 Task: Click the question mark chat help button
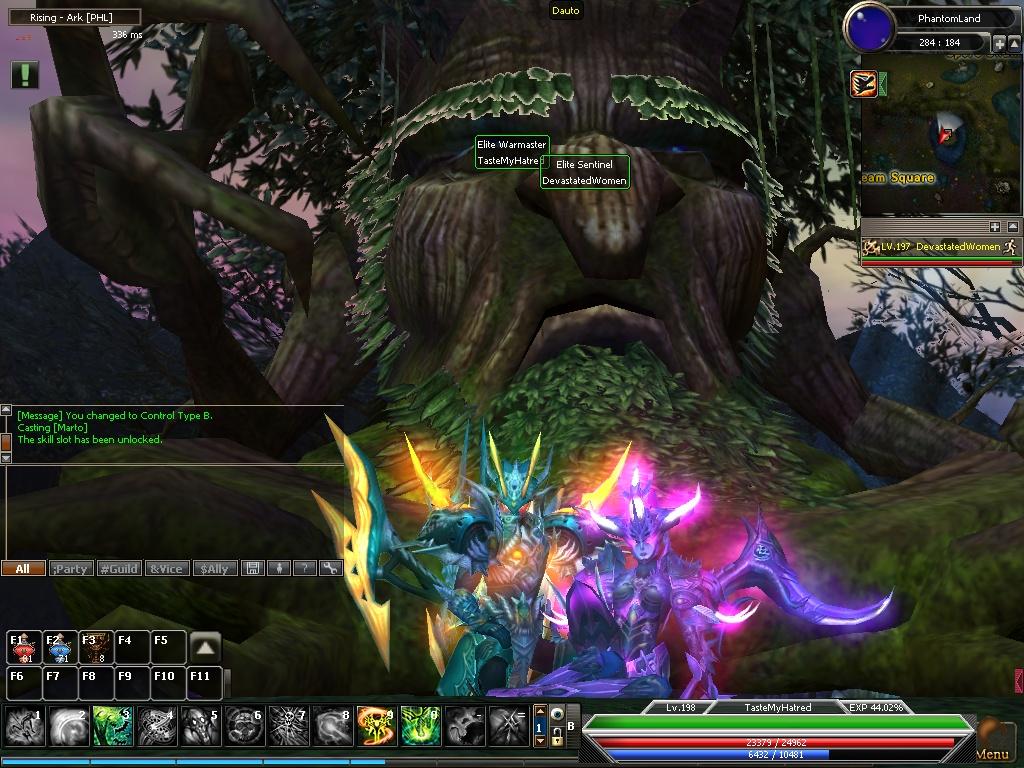[304, 568]
